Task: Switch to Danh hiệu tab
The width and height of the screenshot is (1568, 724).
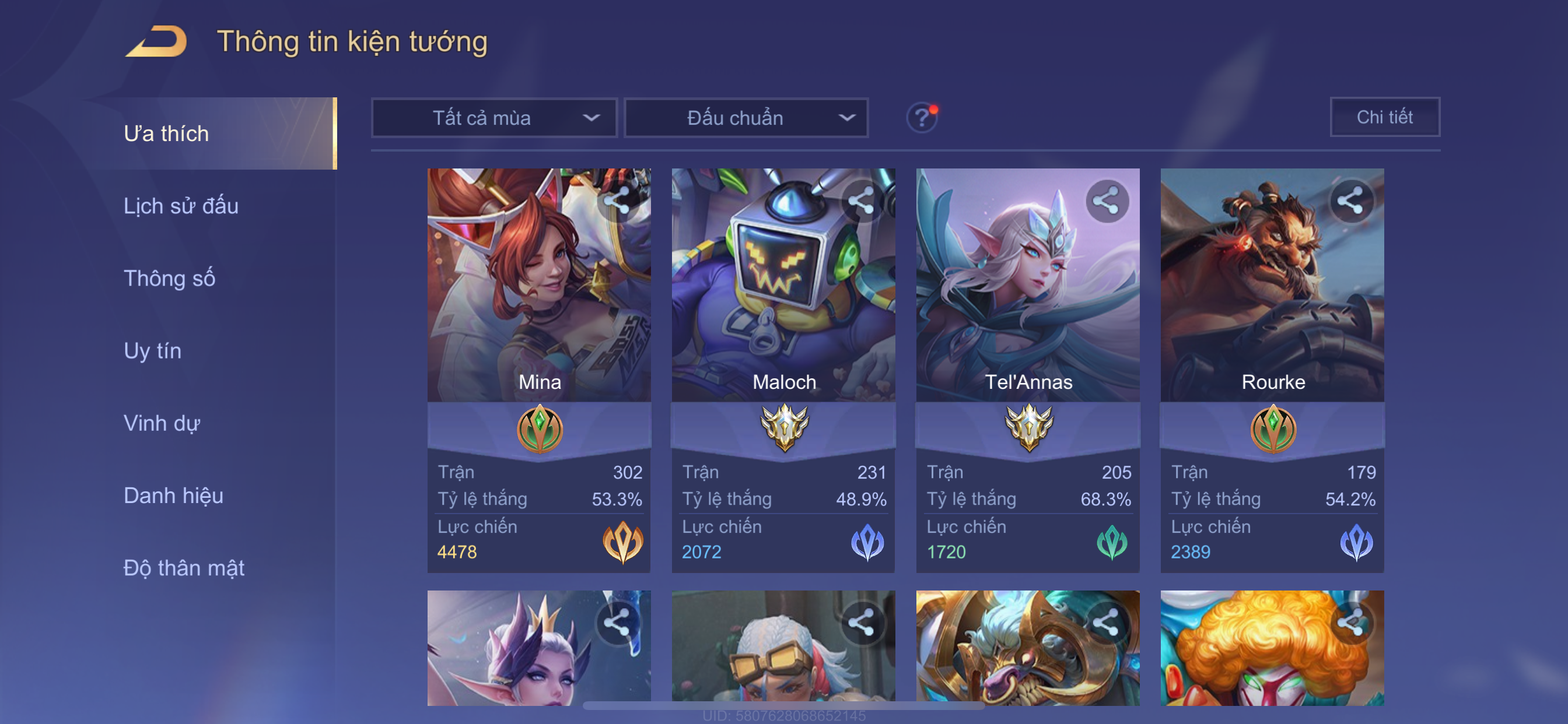Action: 173,496
